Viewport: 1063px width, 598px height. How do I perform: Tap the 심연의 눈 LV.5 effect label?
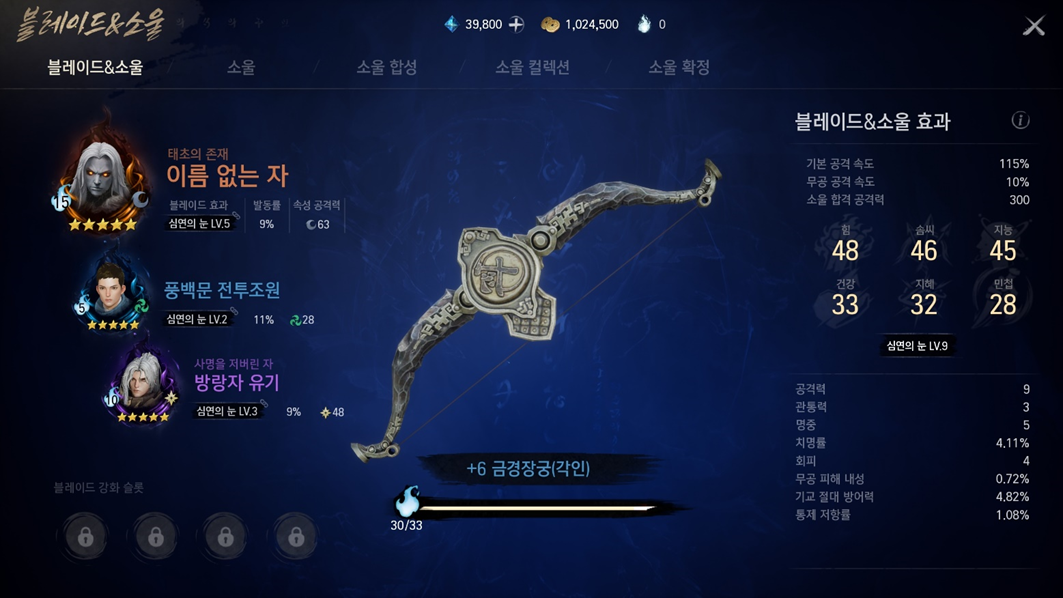point(200,224)
